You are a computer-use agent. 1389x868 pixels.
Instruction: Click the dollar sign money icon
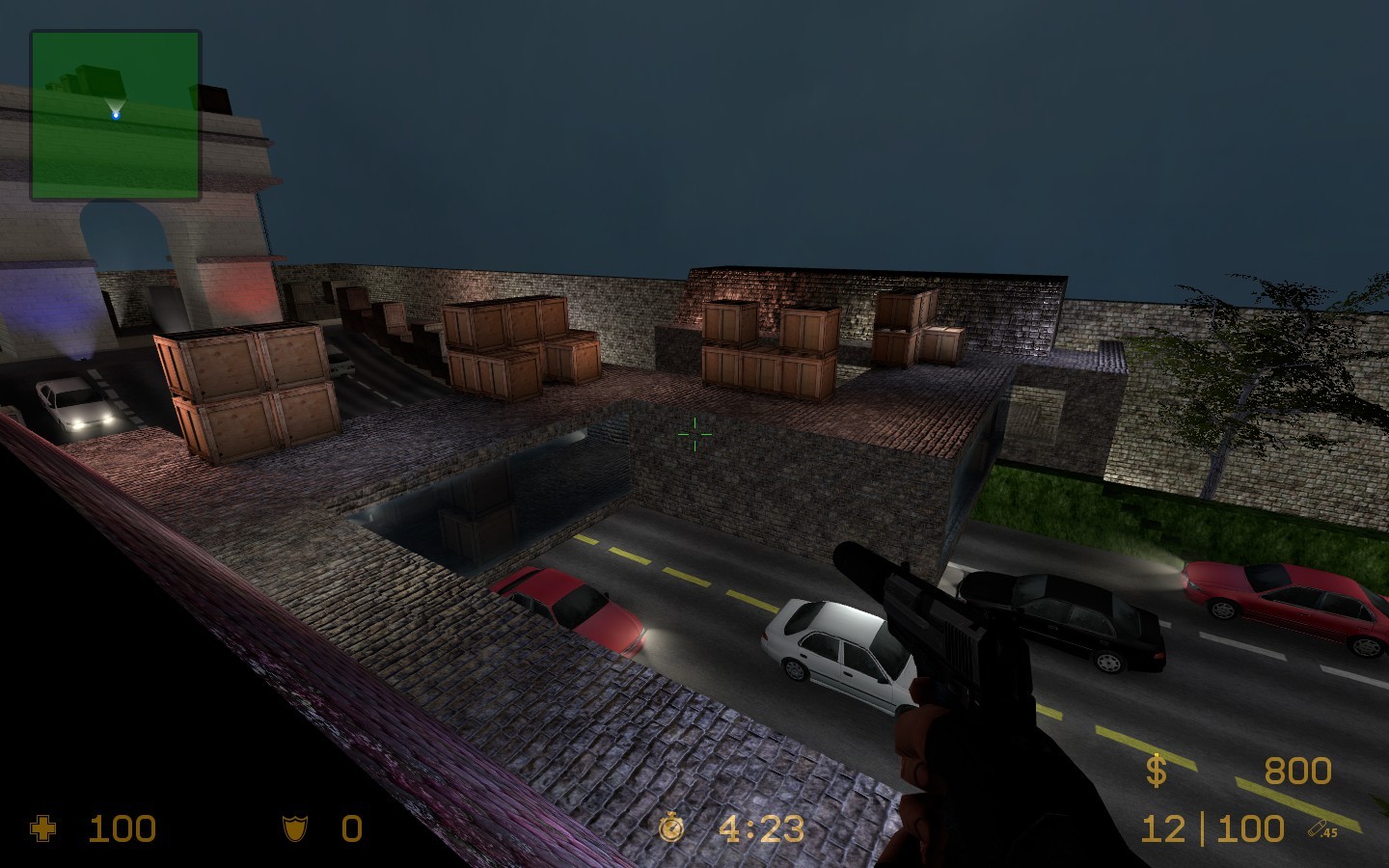[x=1157, y=772]
